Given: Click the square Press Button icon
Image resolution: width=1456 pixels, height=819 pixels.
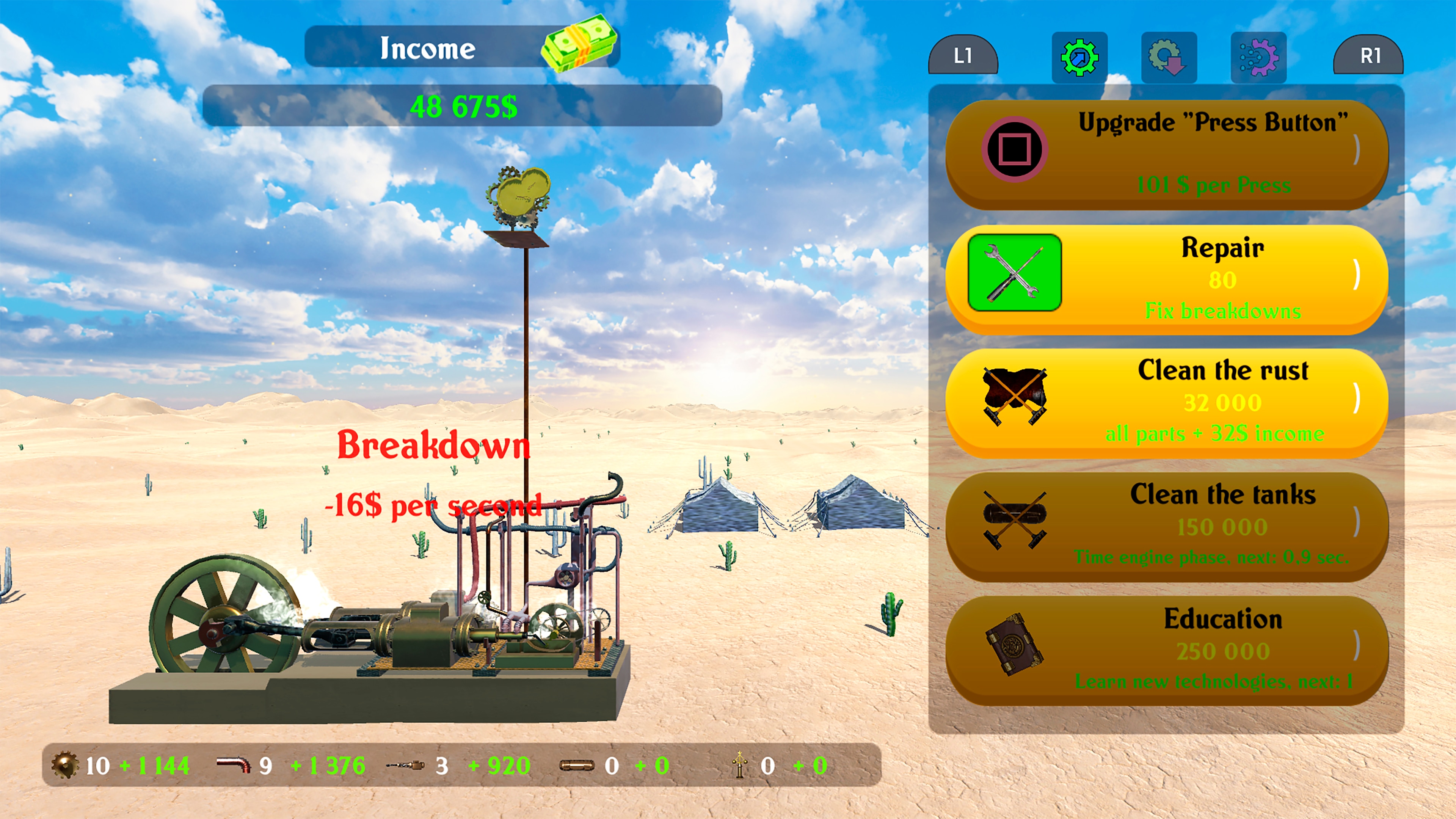Looking at the screenshot, I should [1015, 150].
